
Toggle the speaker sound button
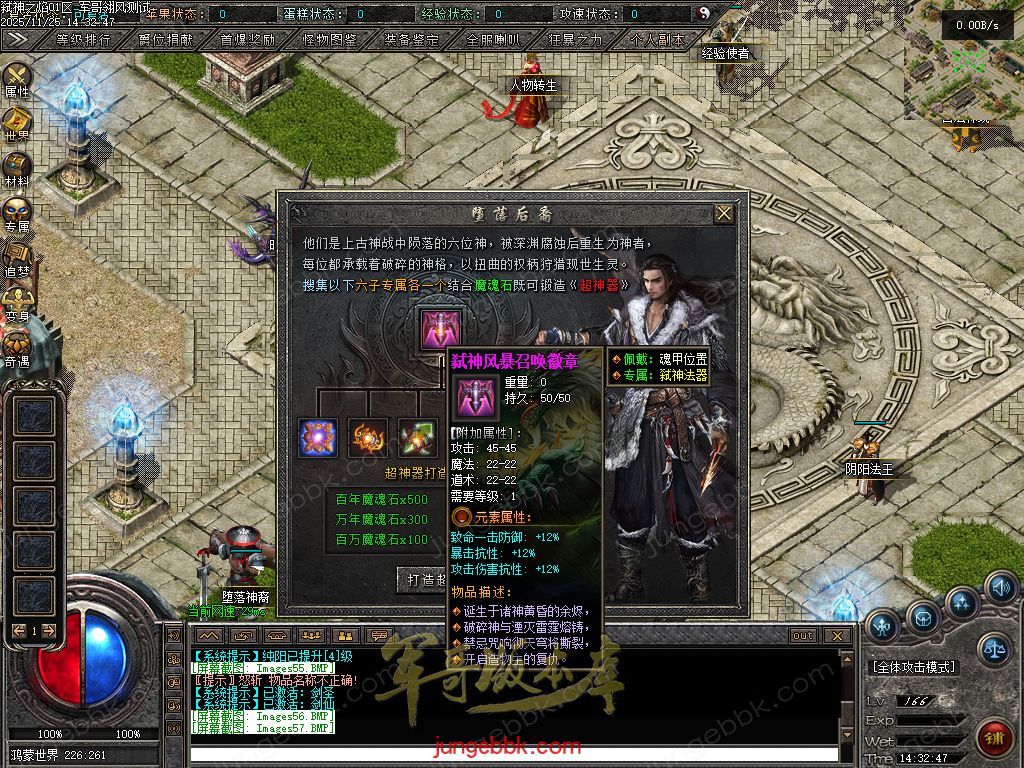[x=1001, y=587]
